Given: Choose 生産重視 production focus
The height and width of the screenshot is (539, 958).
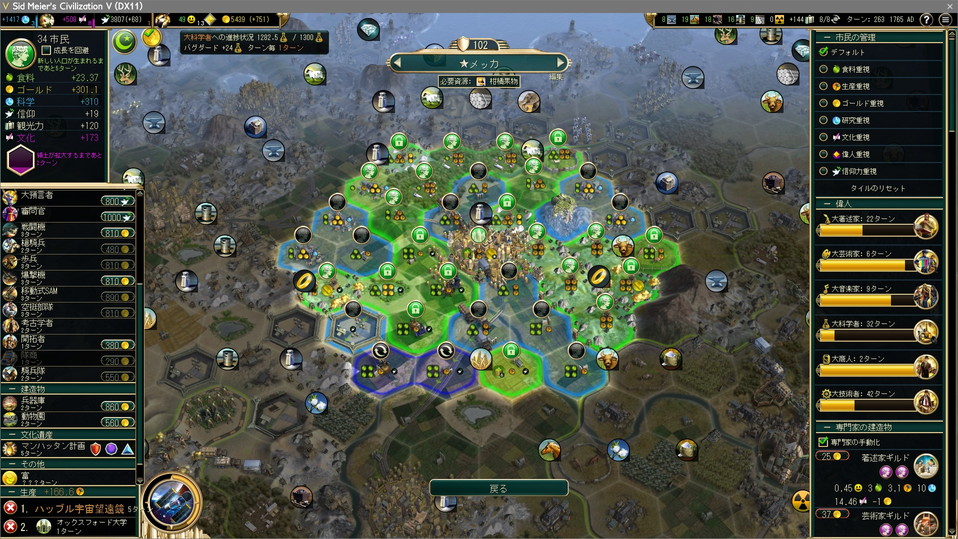Looking at the screenshot, I should point(825,86).
